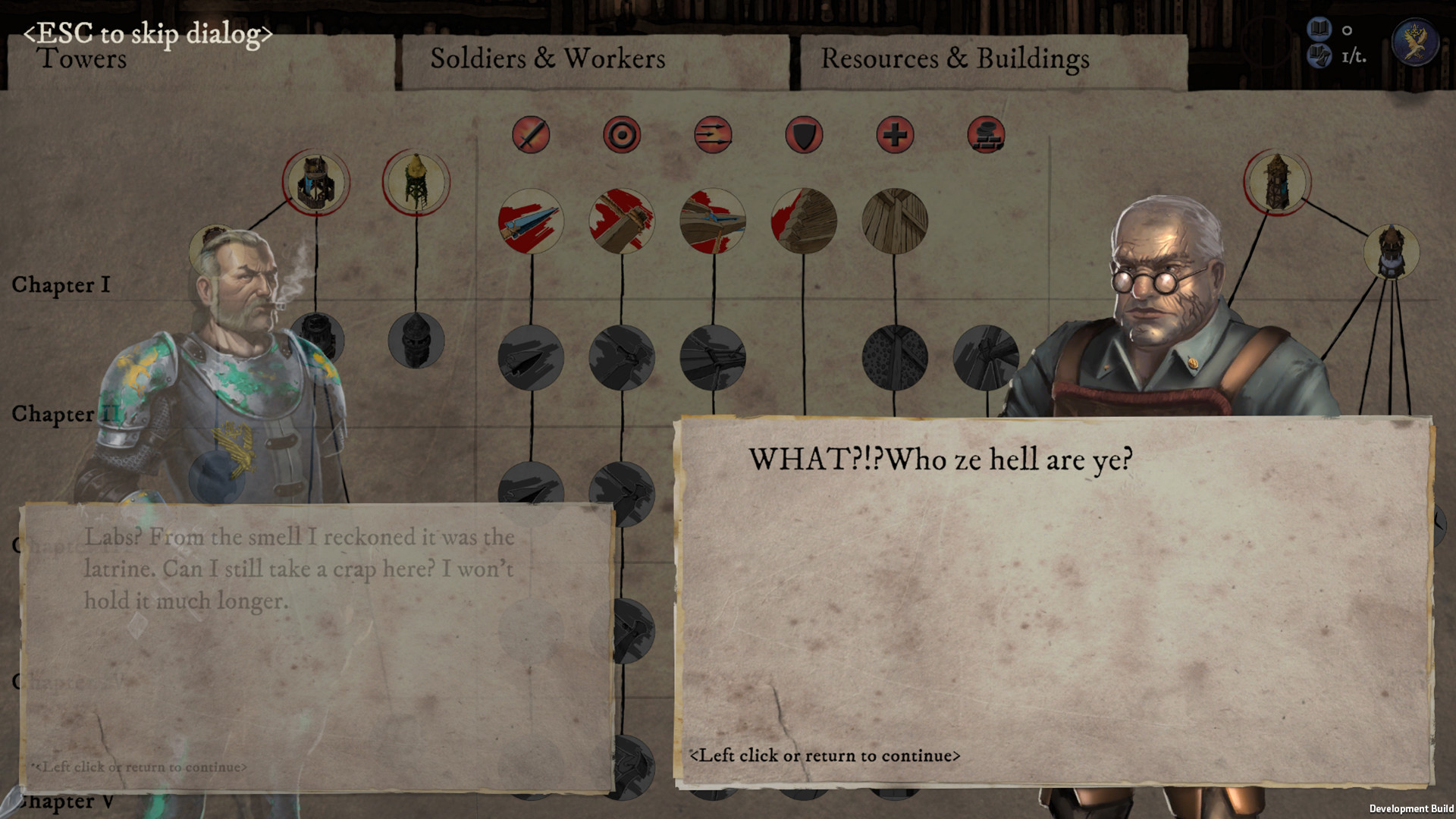1456x819 pixels.
Task: Select the golden eagle faction emblem
Action: (x=1414, y=42)
